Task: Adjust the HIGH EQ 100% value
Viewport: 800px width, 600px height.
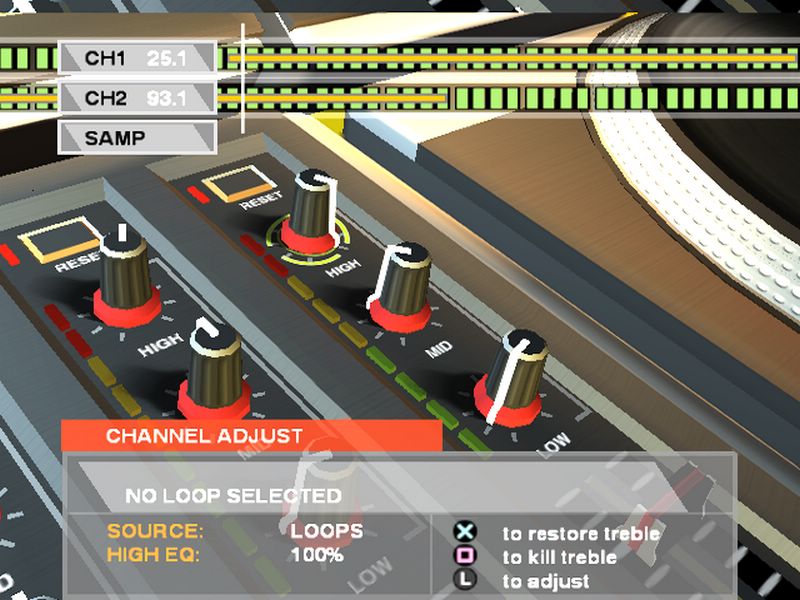Action: pyautogui.click(x=317, y=554)
